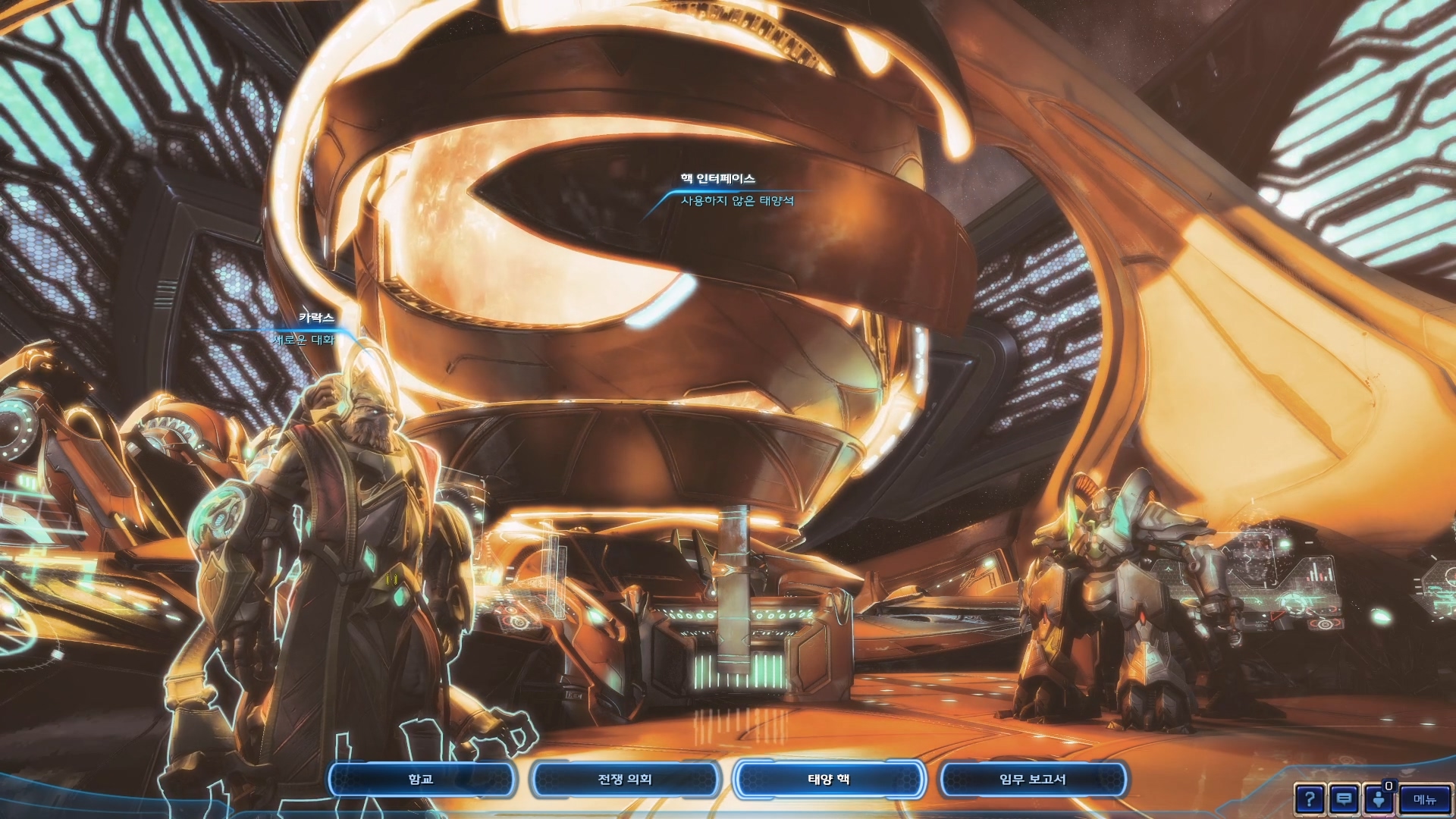Select the 태양 핵 (Solar Core) button
Image resolution: width=1456 pixels, height=819 pixels.
click(x=829, y=780)
